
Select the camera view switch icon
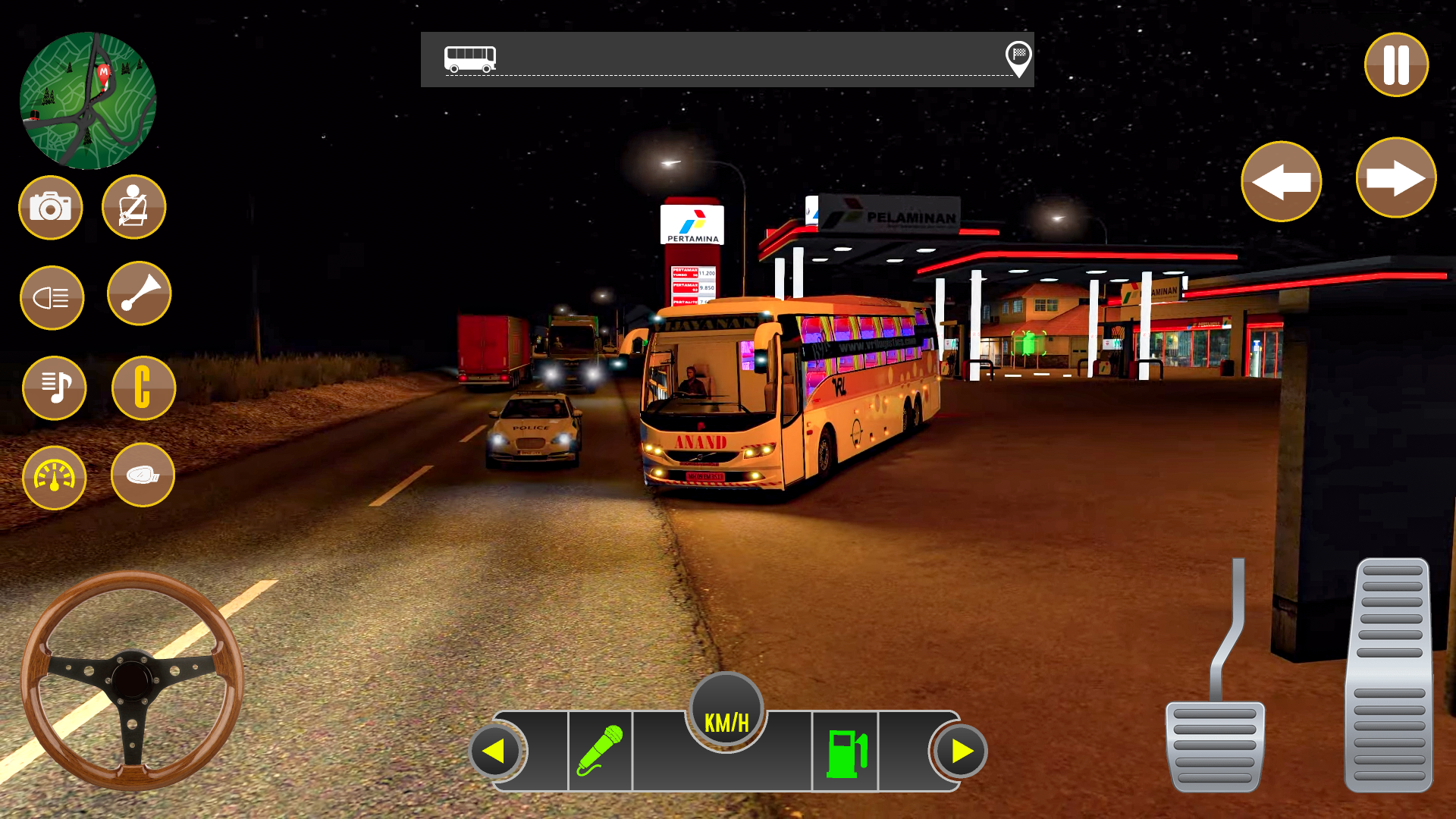50,207
